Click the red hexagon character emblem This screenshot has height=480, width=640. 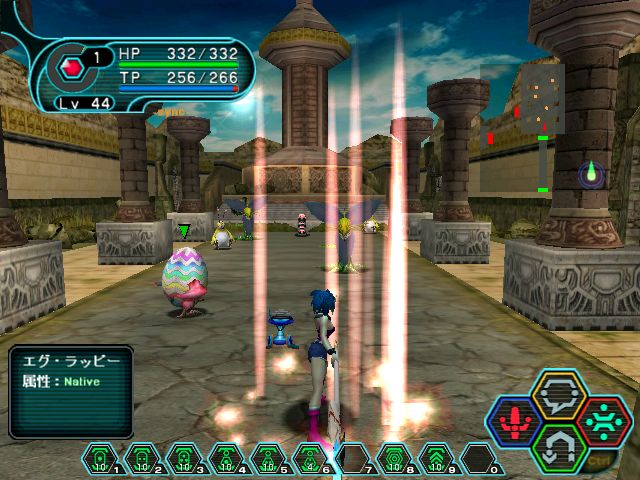coord(71,68)
